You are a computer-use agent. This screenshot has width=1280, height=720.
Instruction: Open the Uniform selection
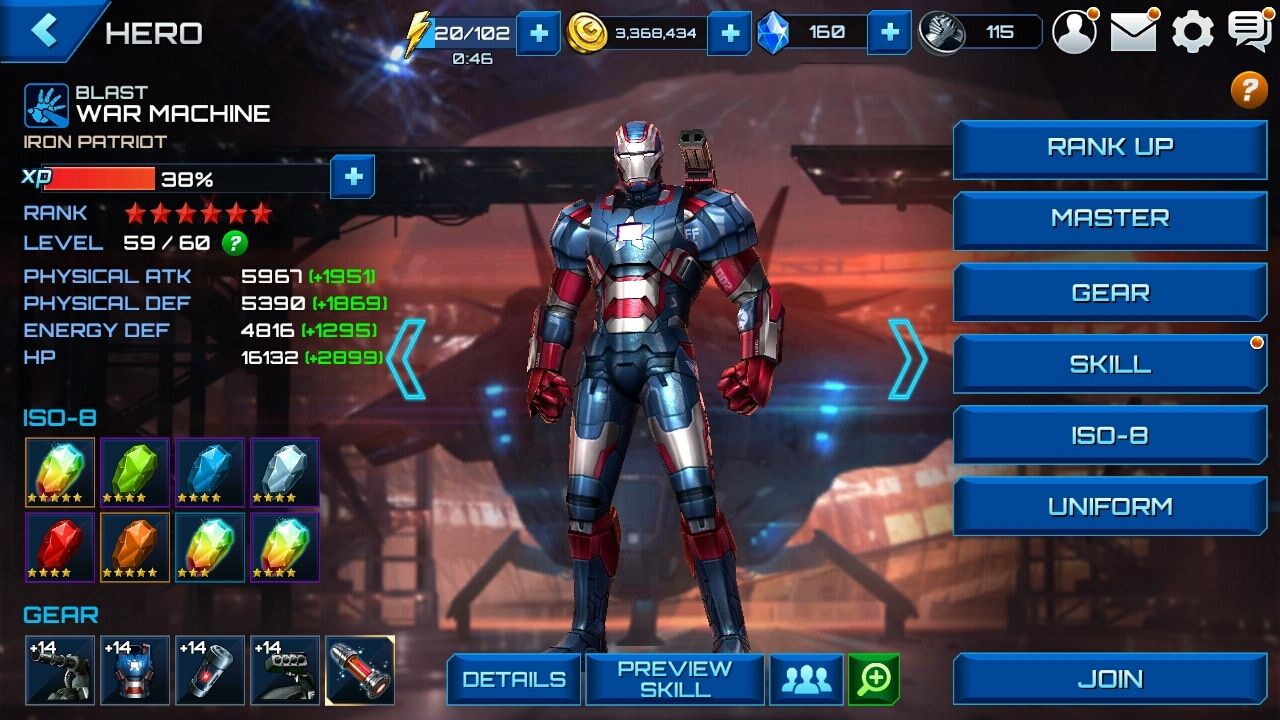tap(1110, 507)
